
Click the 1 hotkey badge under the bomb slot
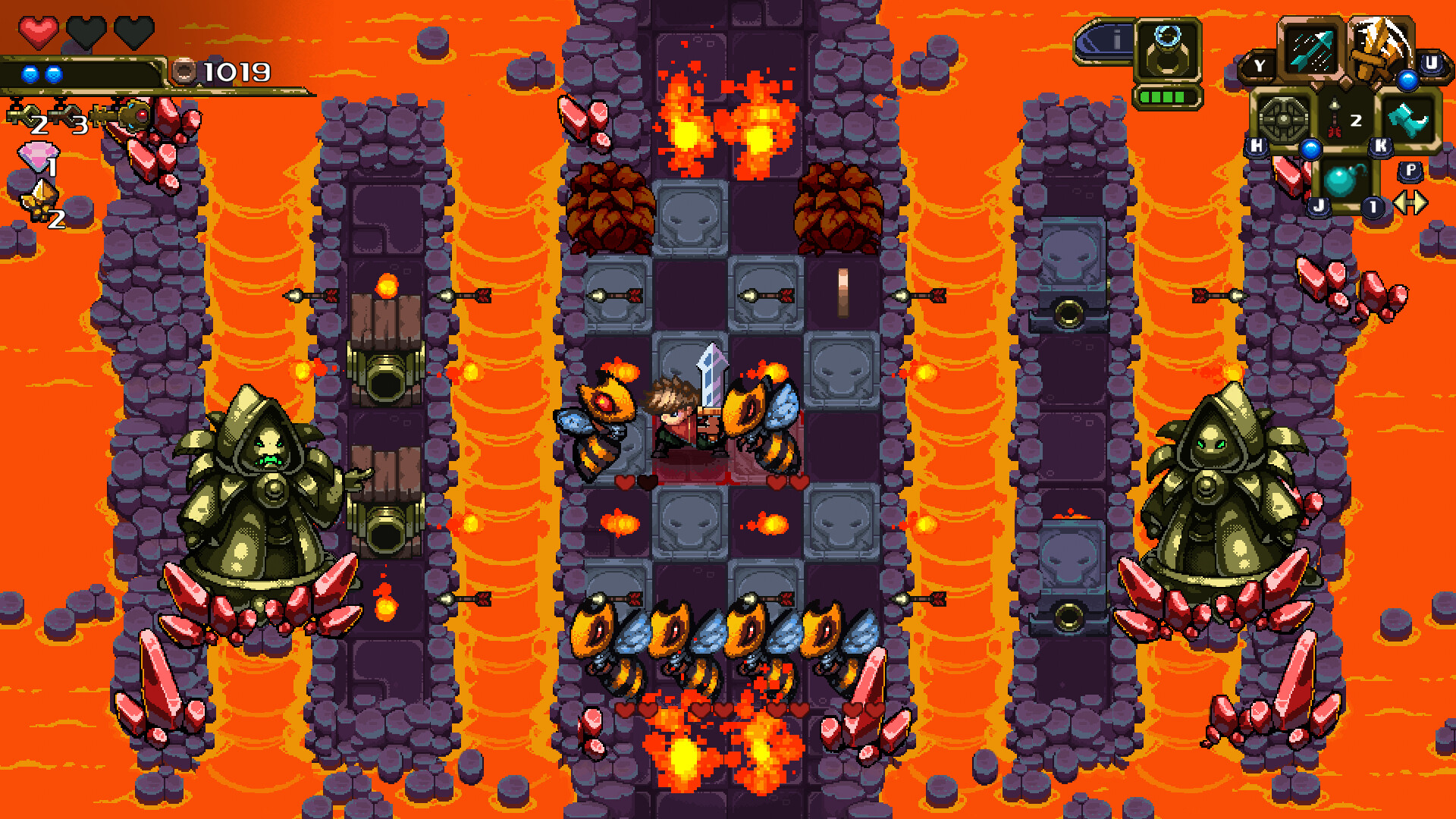click(x=1373, y=208)
